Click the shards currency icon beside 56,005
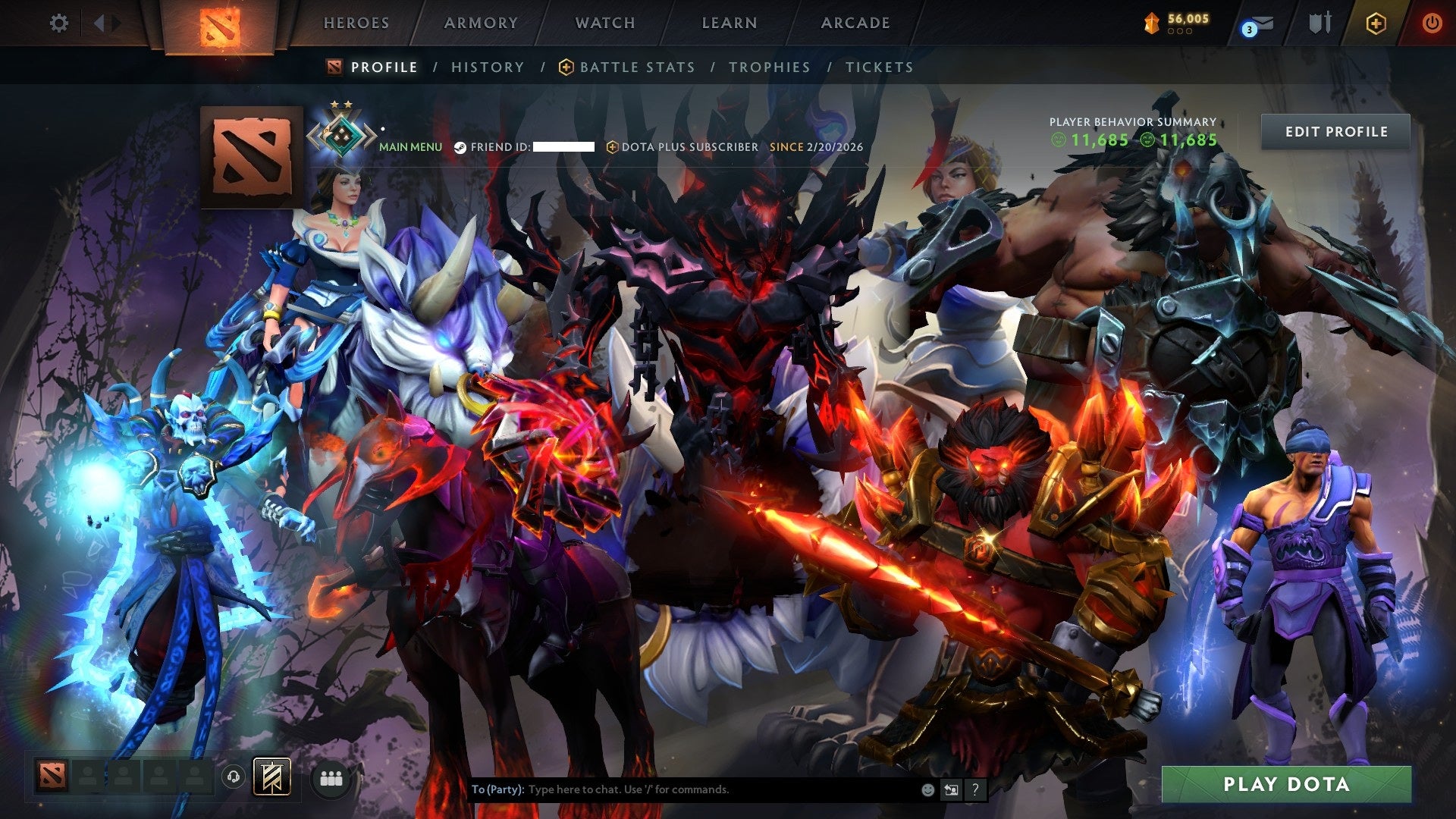Screen dimensions: 1456x819 tap(1152, 23)
